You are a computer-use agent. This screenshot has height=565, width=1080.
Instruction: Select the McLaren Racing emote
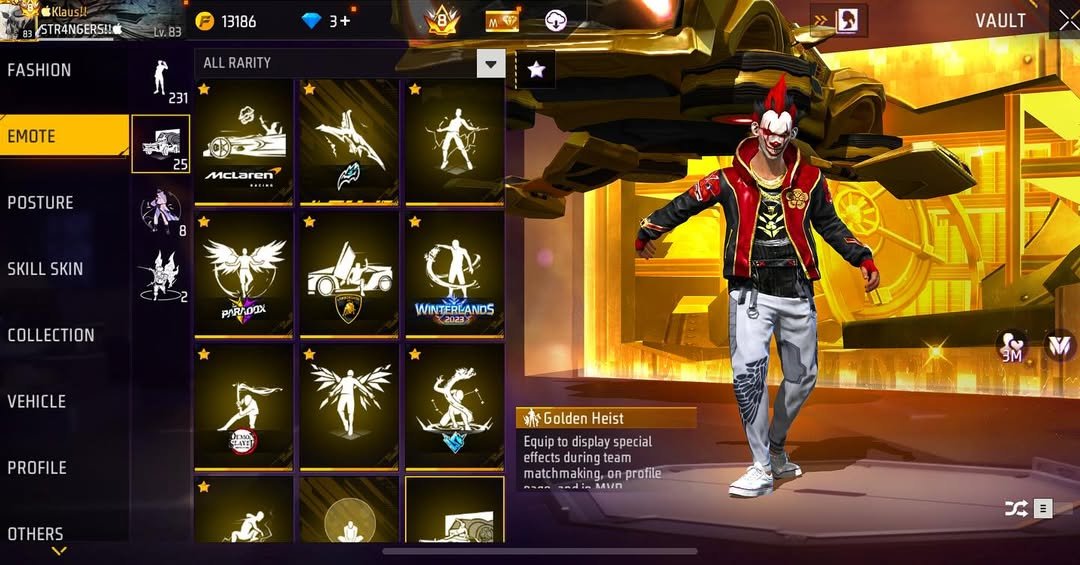(244, 142)
